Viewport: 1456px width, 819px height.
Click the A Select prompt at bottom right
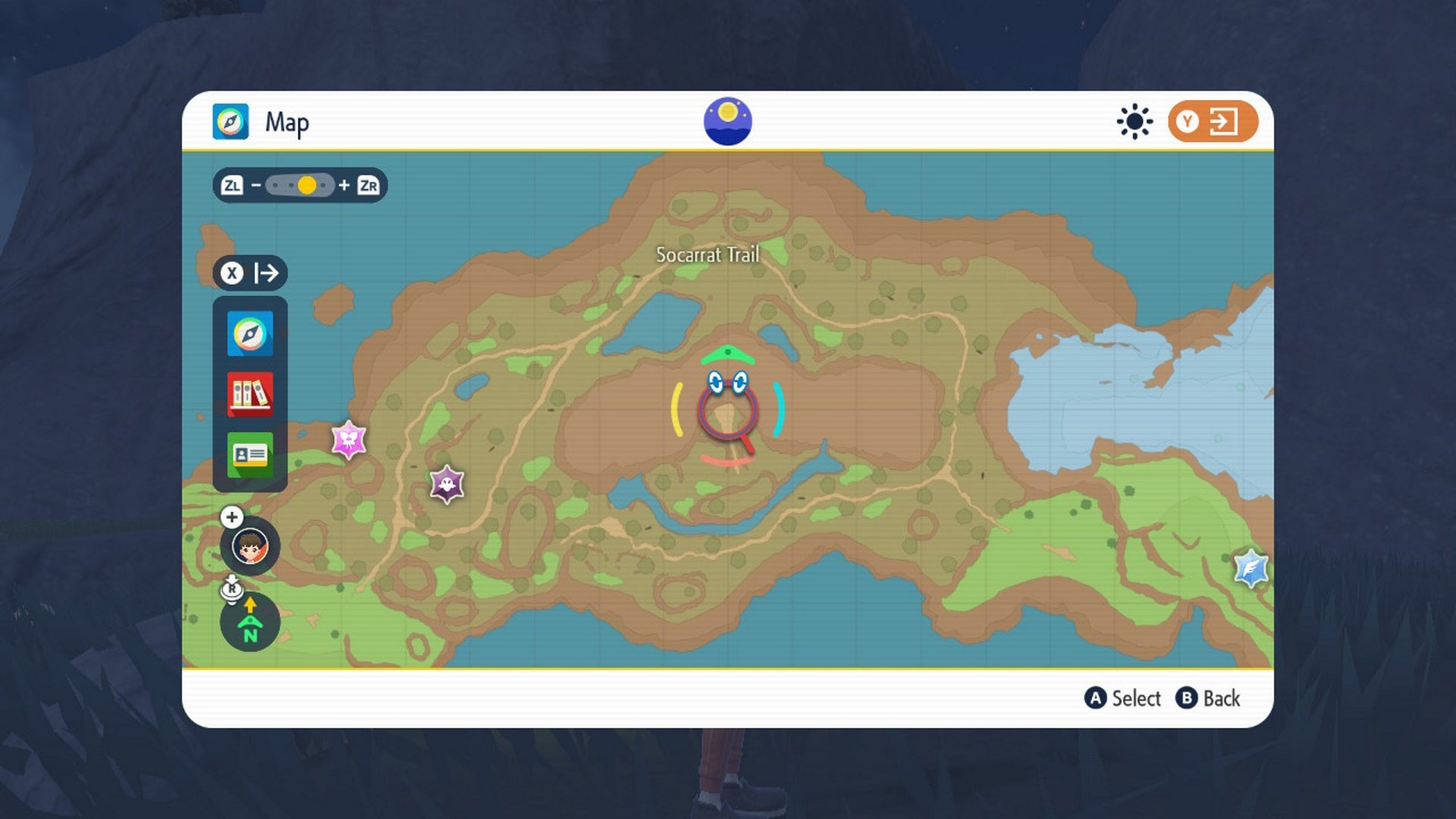(1121, 698)
